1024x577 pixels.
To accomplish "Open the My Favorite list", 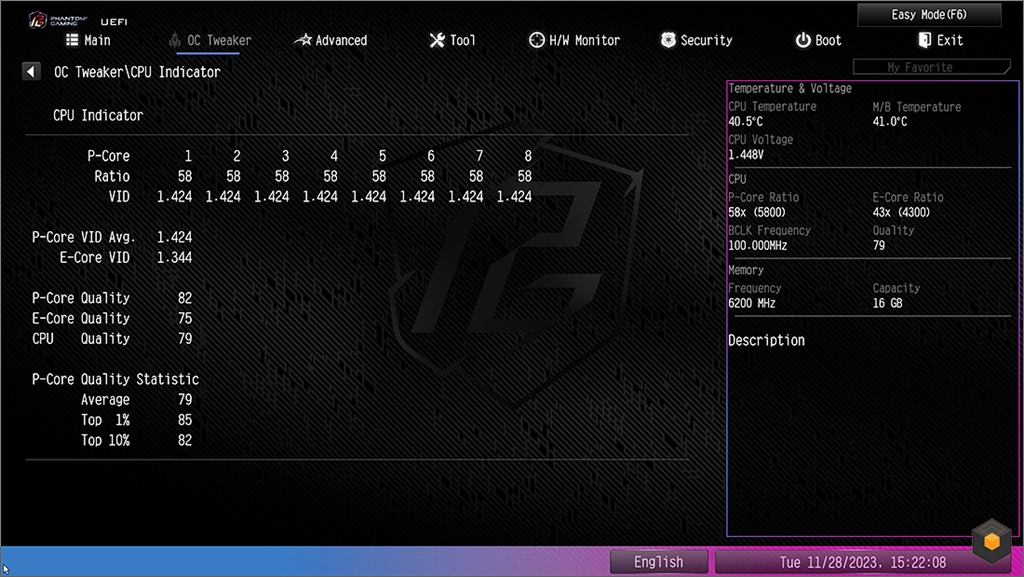I will tap(919, 67).
